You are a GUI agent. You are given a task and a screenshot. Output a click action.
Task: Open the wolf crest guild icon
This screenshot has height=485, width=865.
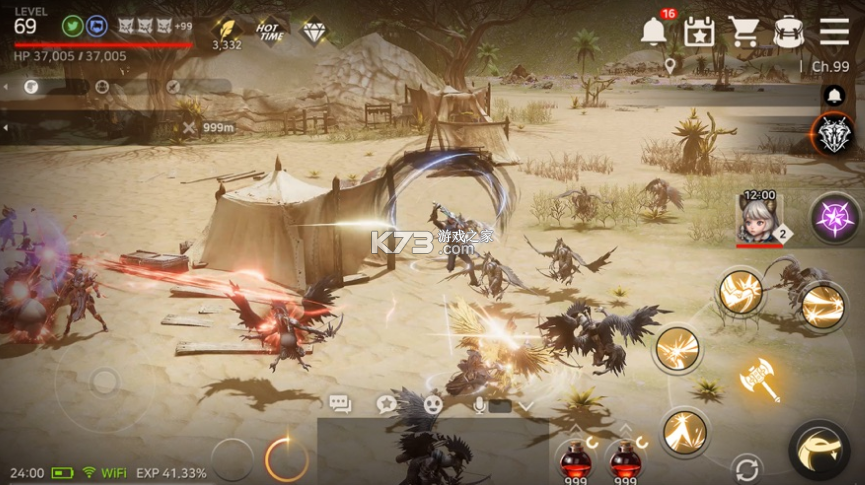click(831, 135)
